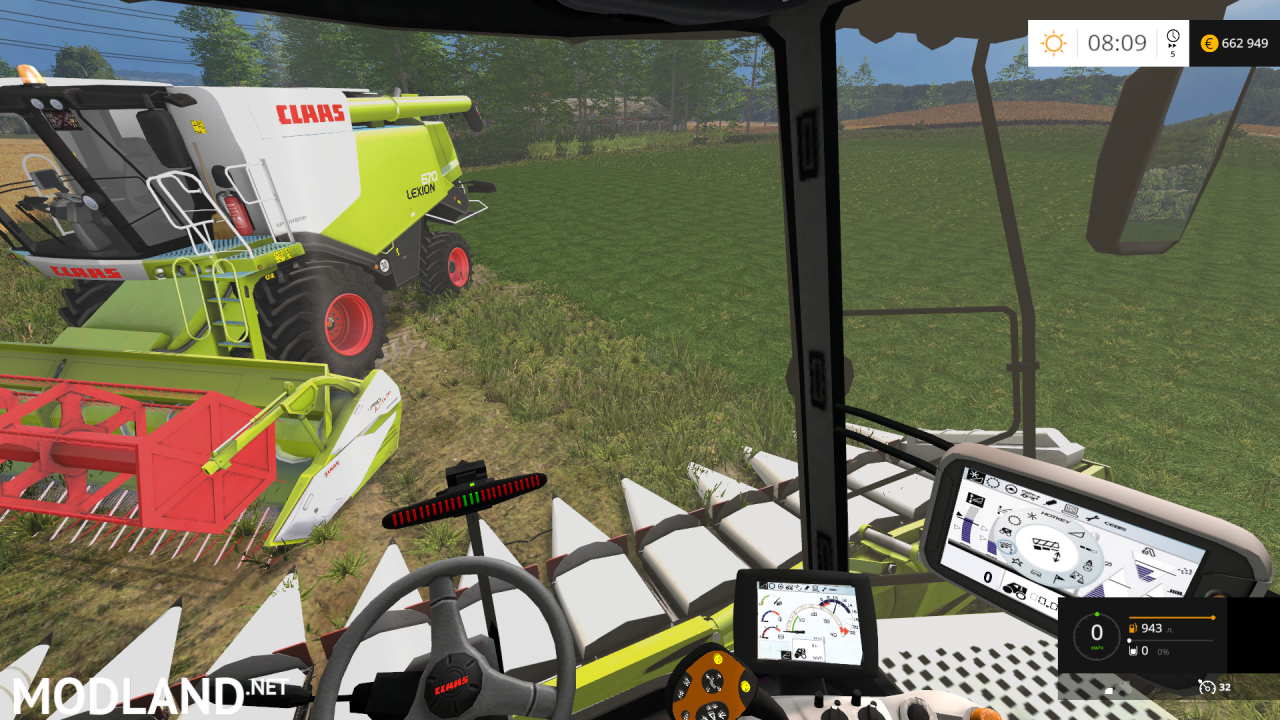The width and height of the screenshot is (1280, 720).
Task: Click the round speedometer gauge
Action: tap(1096, 633)
